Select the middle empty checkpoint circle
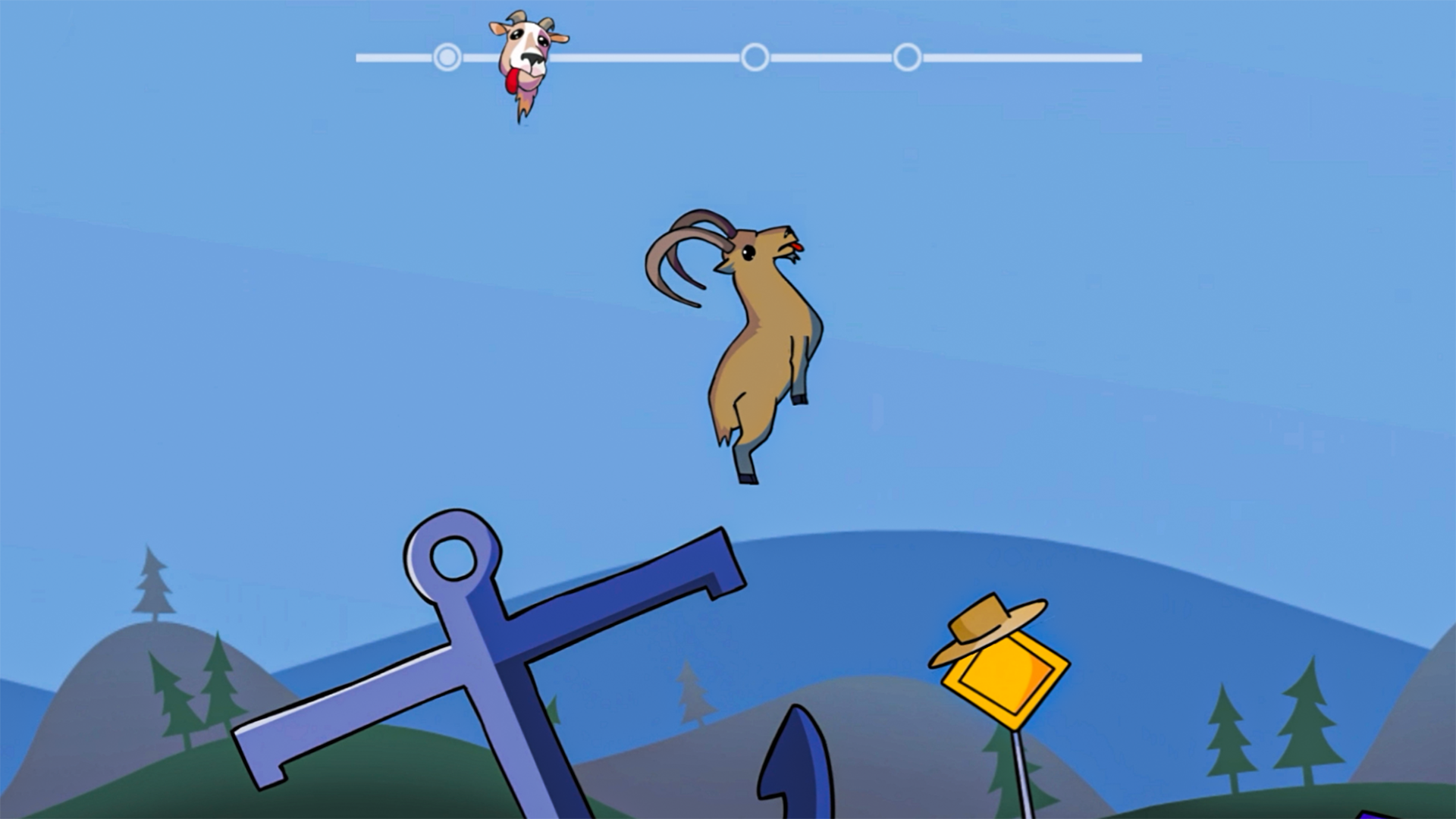Image resolution: width=1456 pixels, height=819 pixels. click(755, 55)
